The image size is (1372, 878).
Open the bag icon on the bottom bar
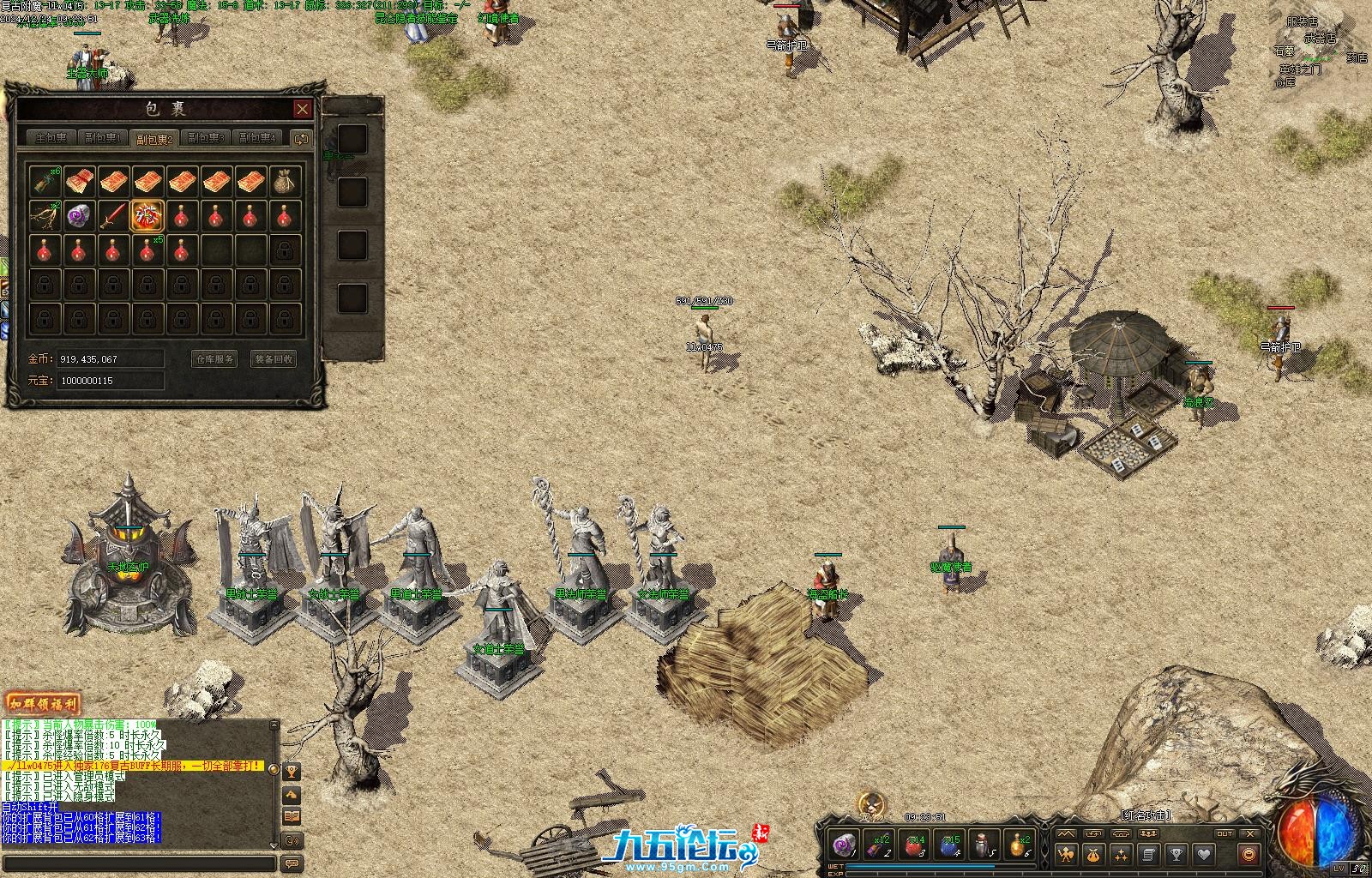[1093, 854]
